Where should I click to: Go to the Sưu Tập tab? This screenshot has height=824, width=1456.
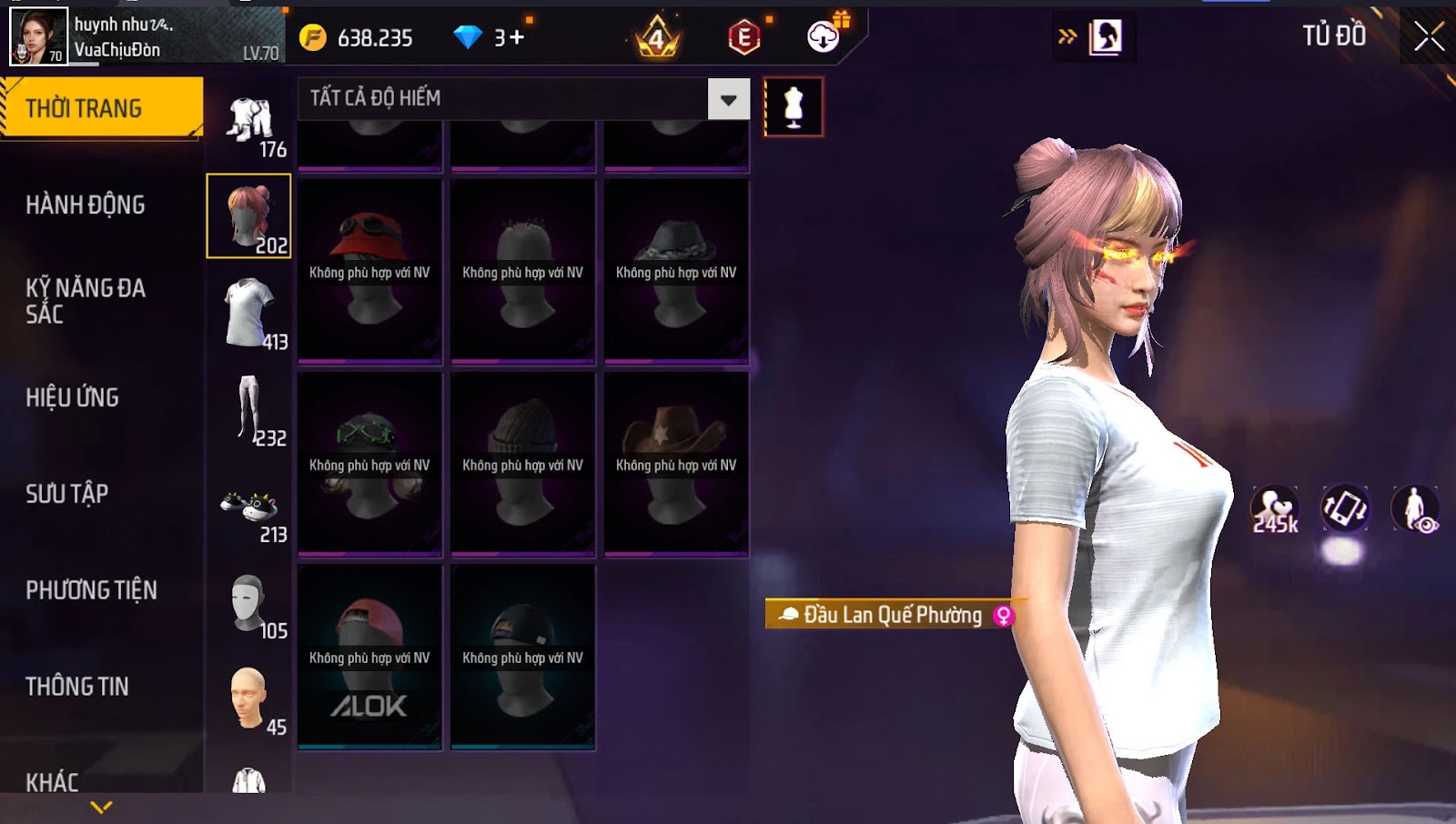click(x=67, y=494)
